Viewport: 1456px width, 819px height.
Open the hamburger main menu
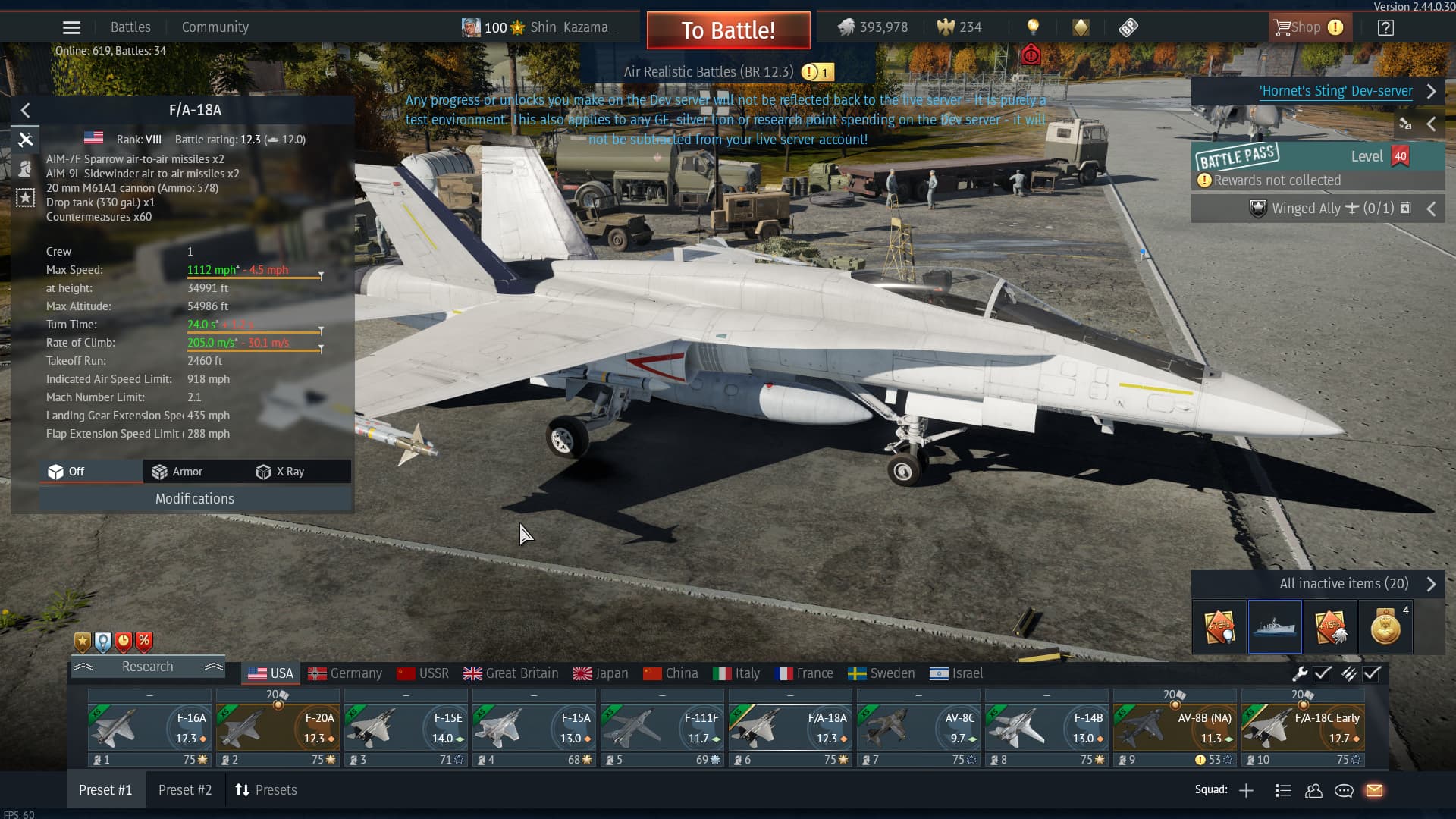71,28
